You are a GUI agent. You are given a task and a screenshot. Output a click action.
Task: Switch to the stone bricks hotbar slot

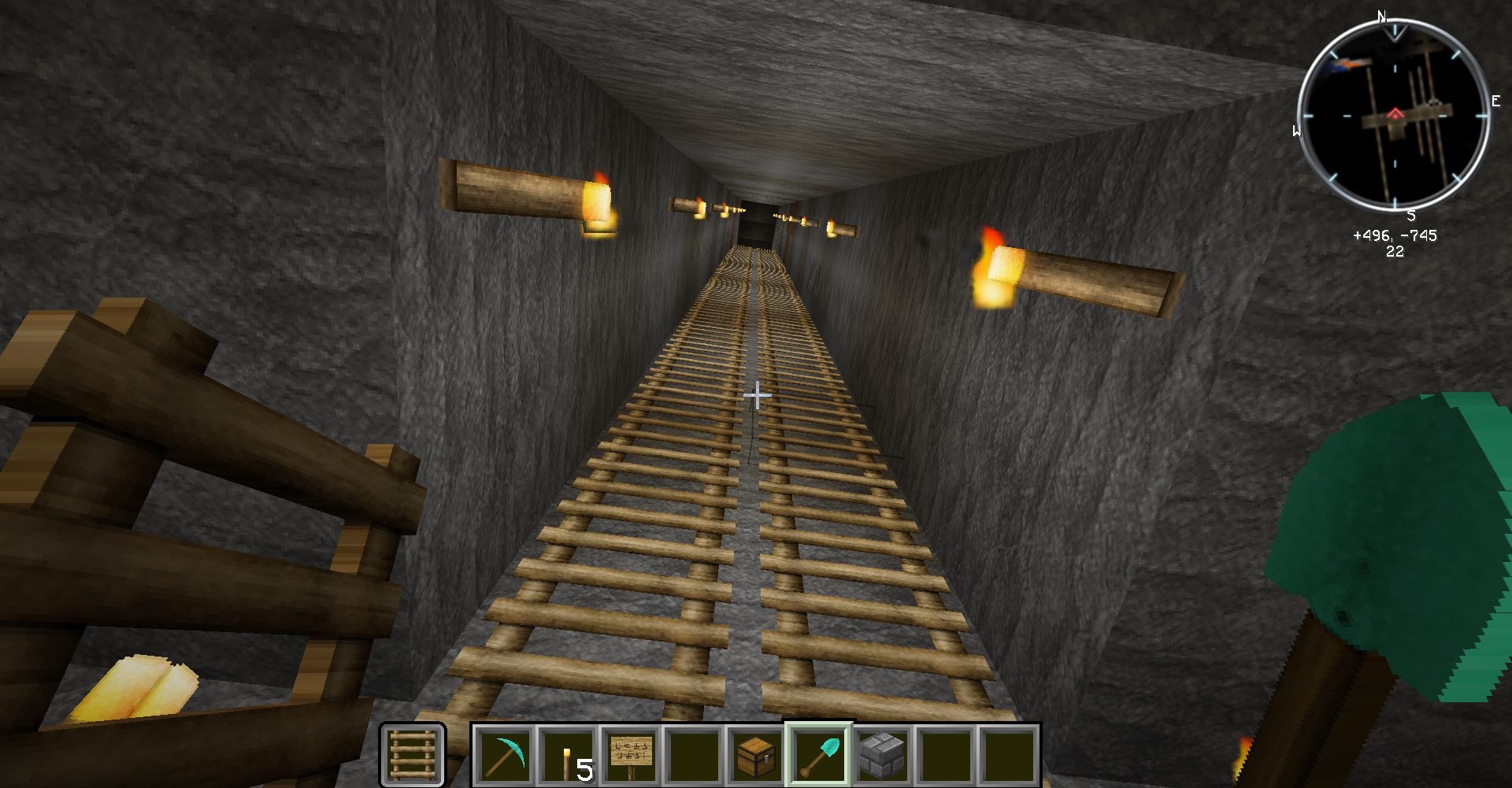click(882, 755)
